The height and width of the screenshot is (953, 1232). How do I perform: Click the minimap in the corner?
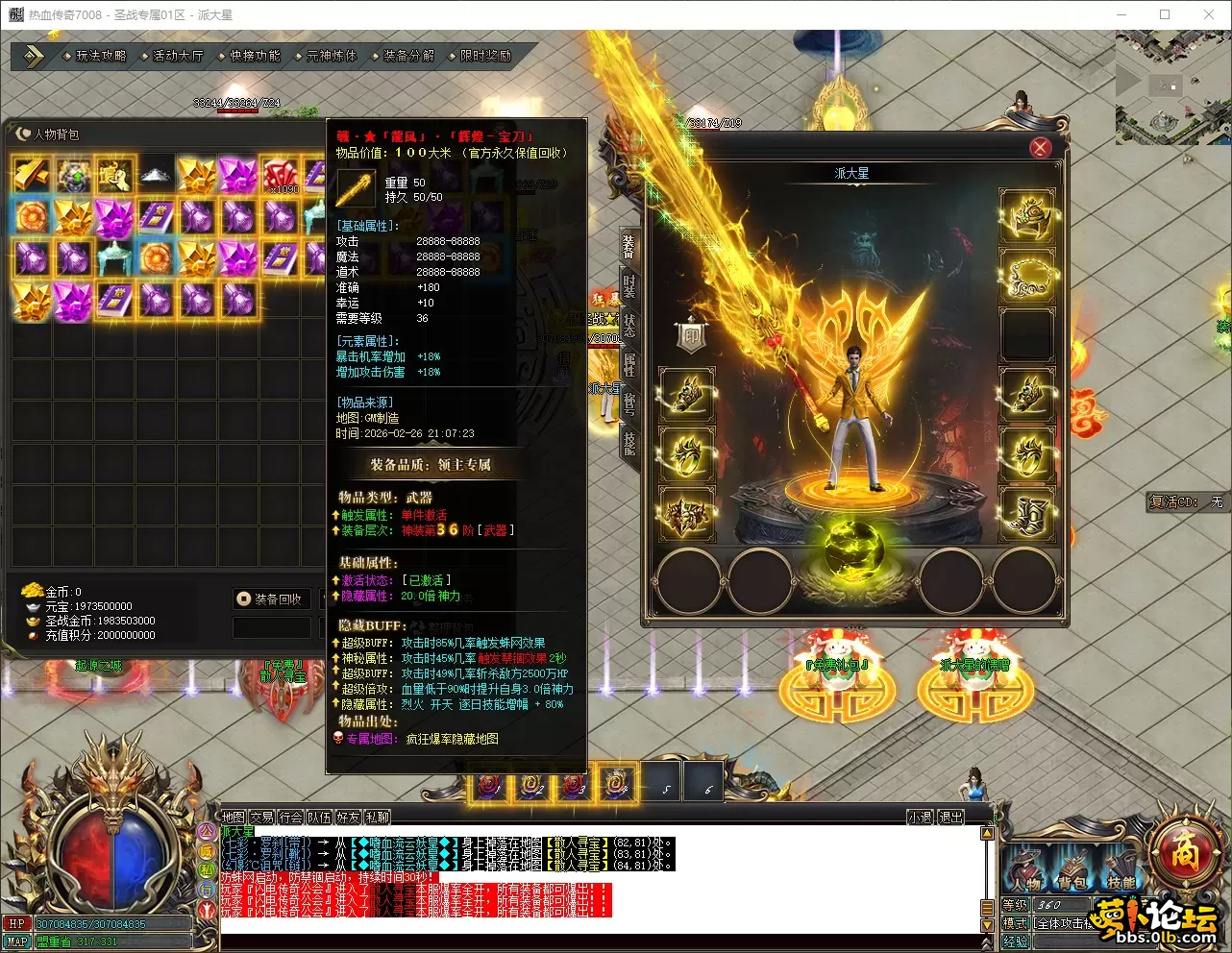1172,86
